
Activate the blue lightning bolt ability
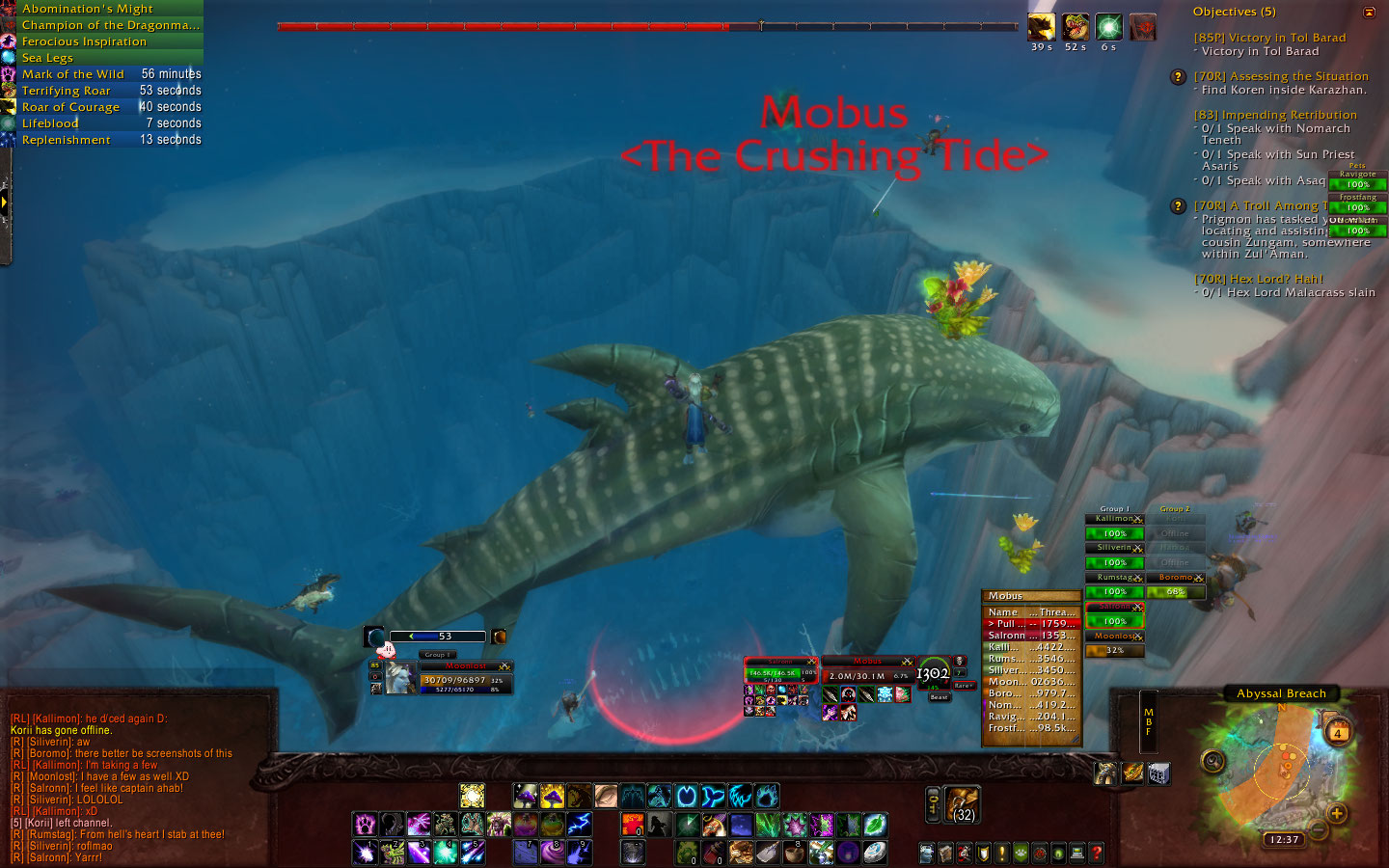coord(579,825)
